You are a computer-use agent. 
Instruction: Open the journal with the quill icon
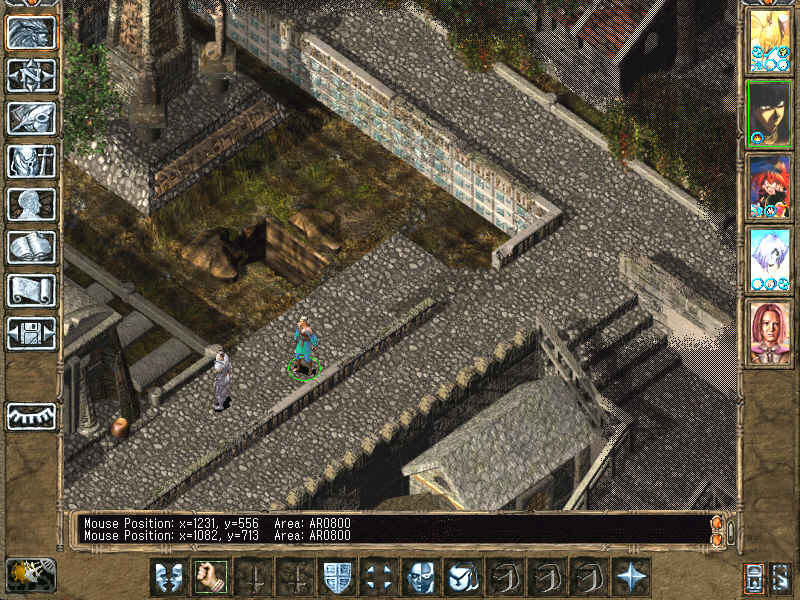pyautogui.click(x=31, y=118)
